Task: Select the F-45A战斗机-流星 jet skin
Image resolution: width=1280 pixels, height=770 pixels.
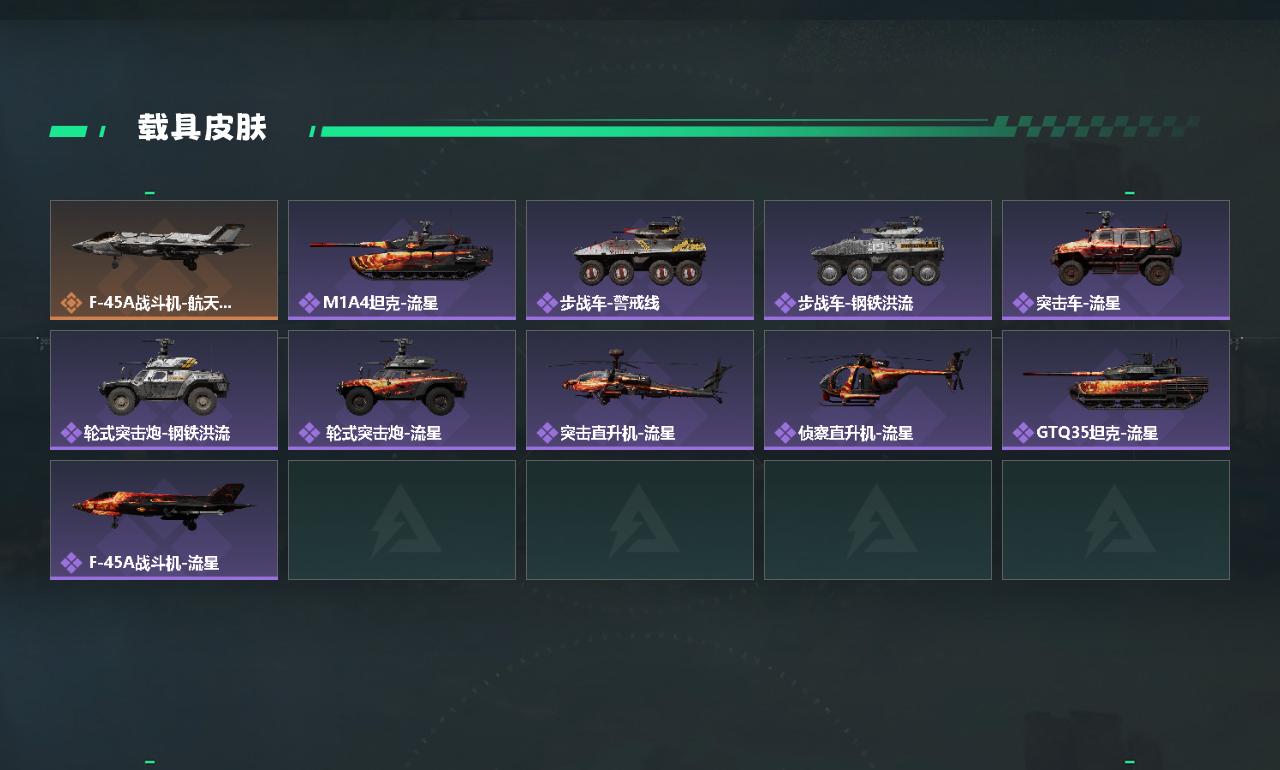Action: tap(164, 519)
